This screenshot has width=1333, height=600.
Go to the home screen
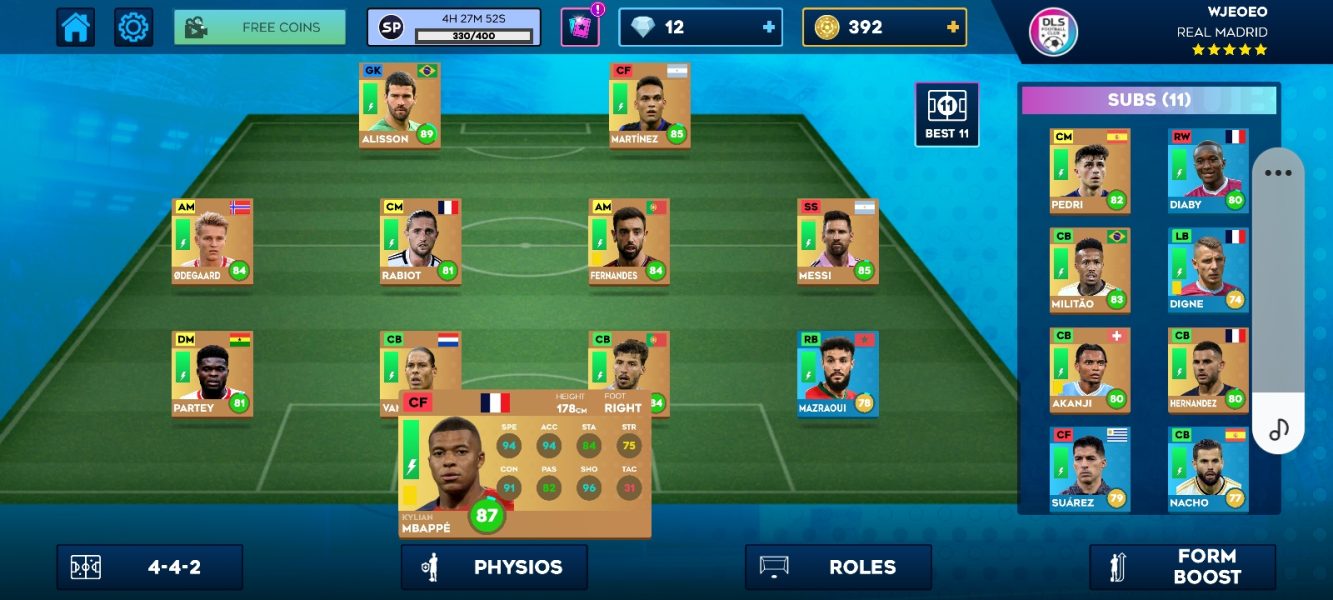click(76, 27)
